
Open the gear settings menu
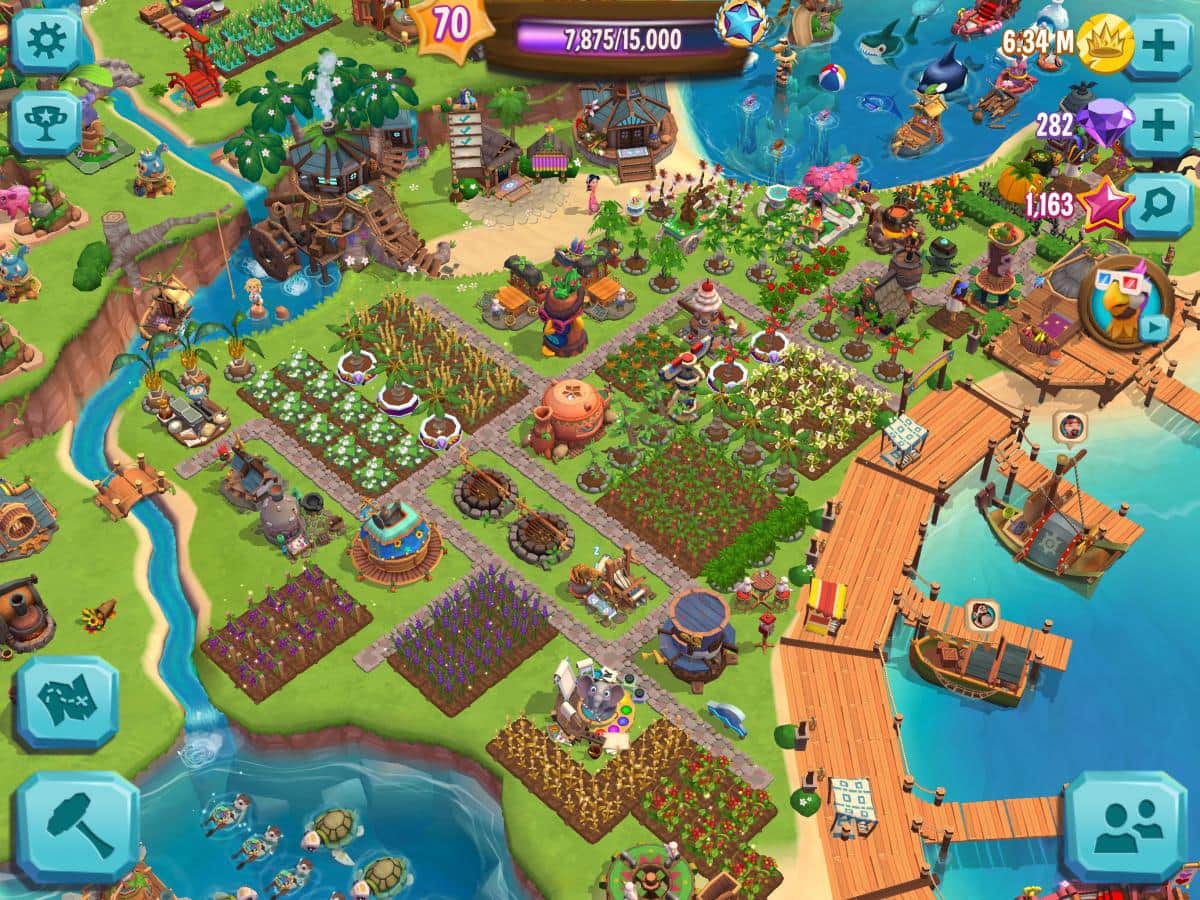[45, 39]
